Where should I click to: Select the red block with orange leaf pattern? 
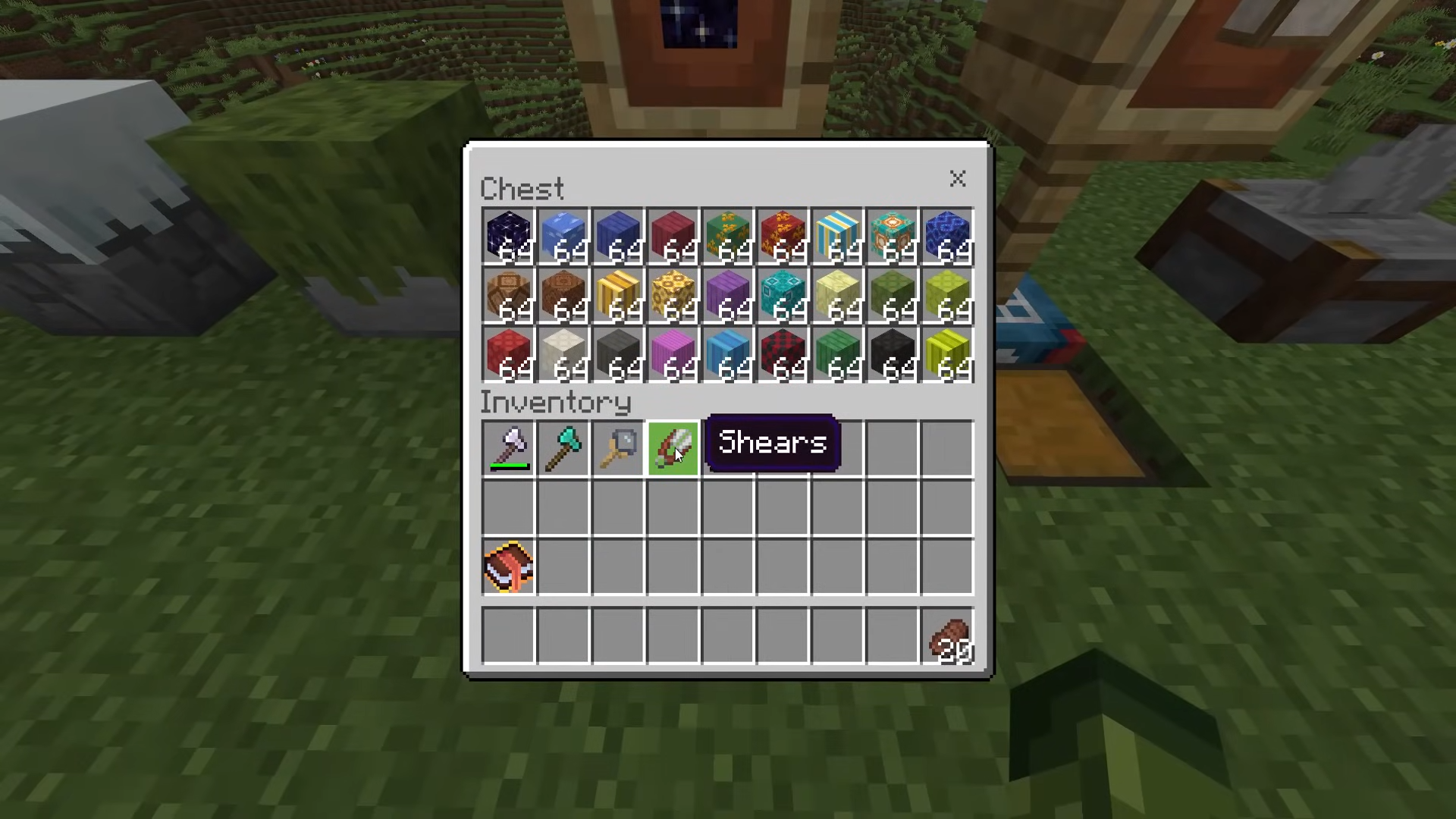(x=783, y=235)
